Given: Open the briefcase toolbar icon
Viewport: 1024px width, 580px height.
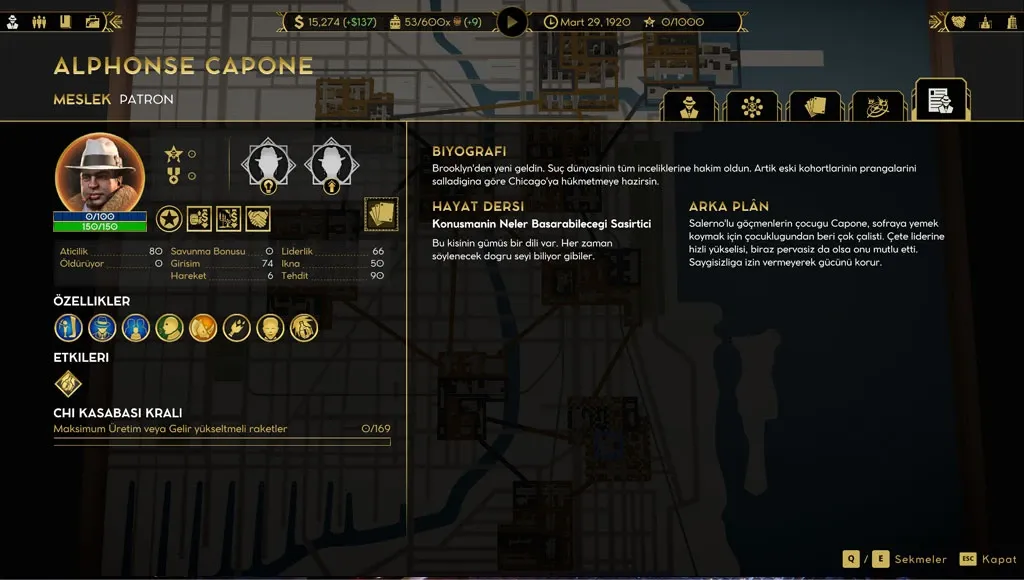Looking at the screenshot, I should pyautogui.click(x=92, y=21).
